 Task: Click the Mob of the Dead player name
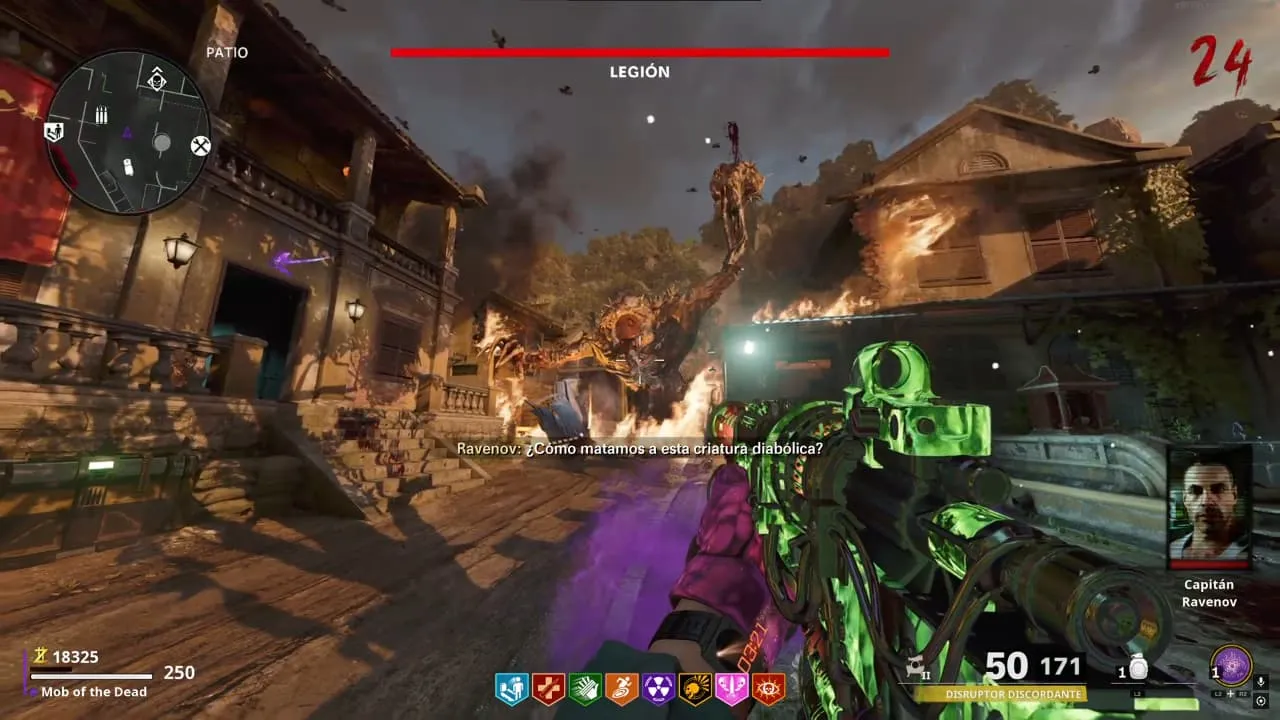point(94,692)
